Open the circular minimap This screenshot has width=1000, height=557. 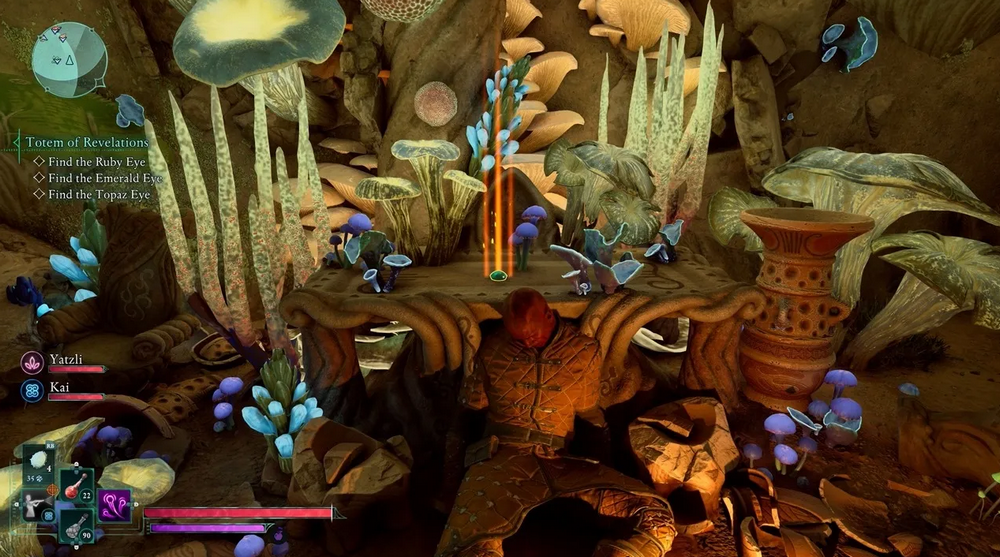pyautogui.click(x=68, y=60)
